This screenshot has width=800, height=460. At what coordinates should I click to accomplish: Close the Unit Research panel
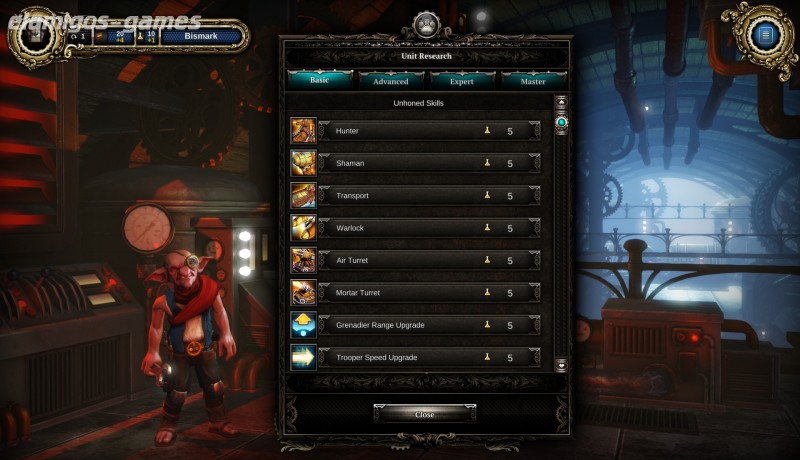425,414
